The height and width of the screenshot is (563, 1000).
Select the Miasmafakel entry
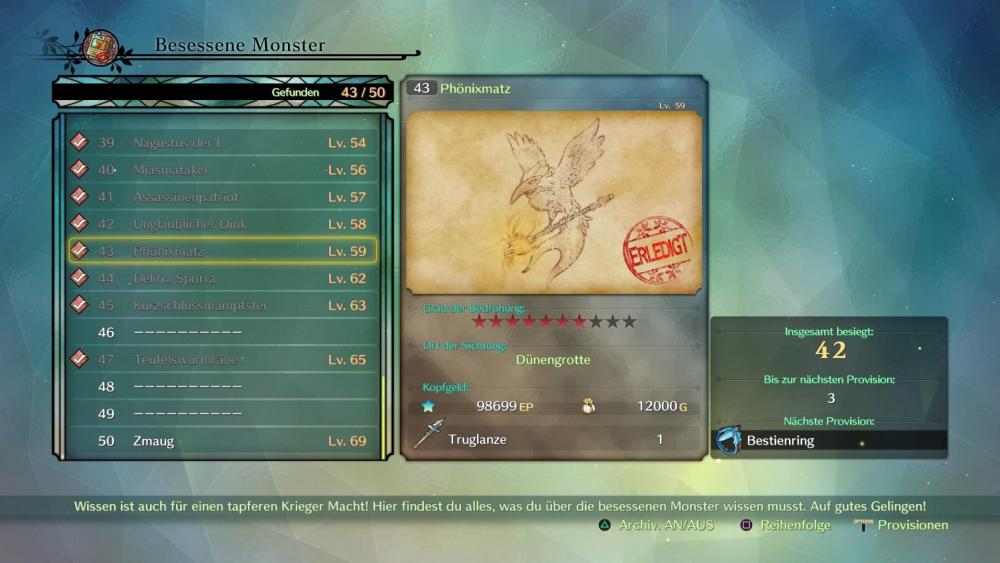click(x=222, y=170)
